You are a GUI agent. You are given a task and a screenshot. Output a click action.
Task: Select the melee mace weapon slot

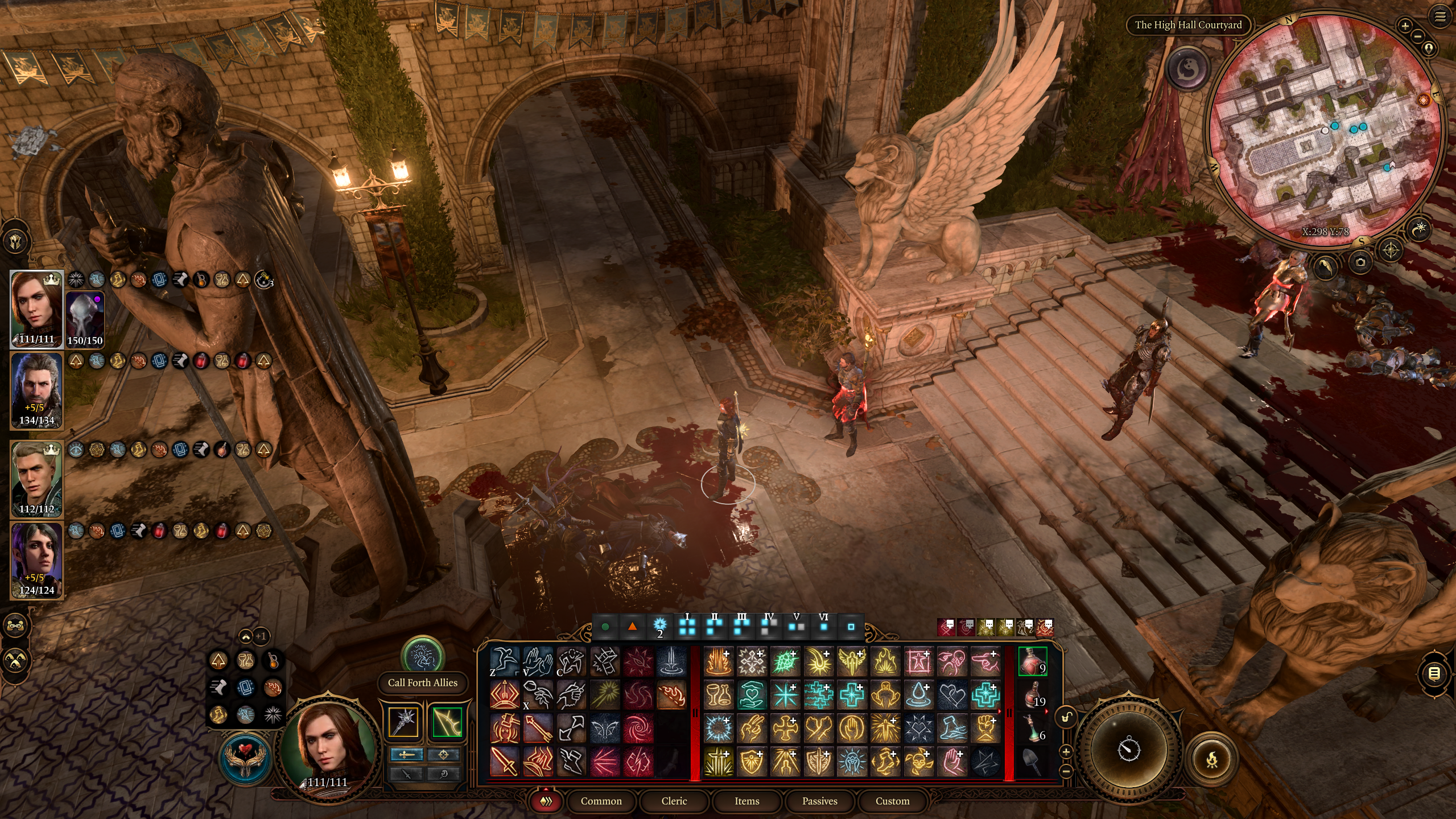(404, 722)
